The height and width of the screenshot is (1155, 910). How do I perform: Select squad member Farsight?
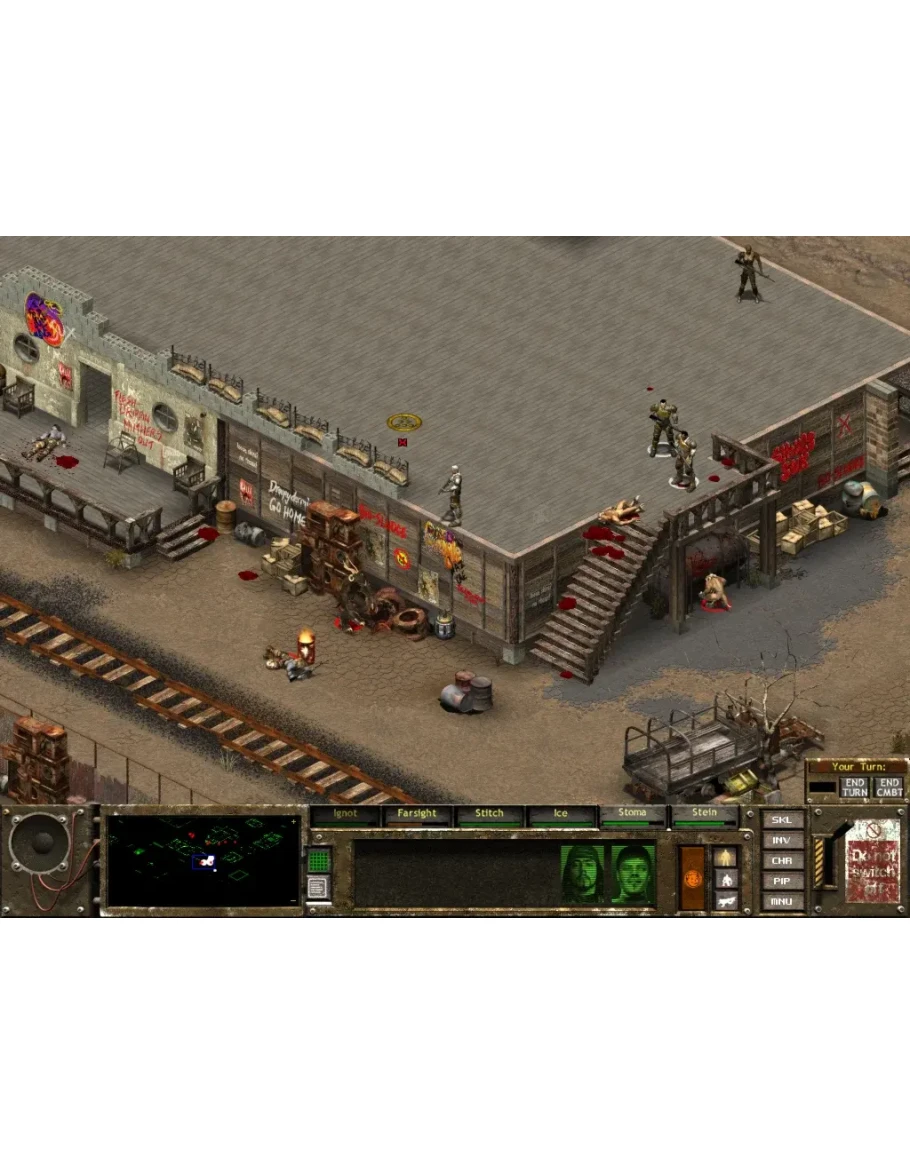[417, 815]
